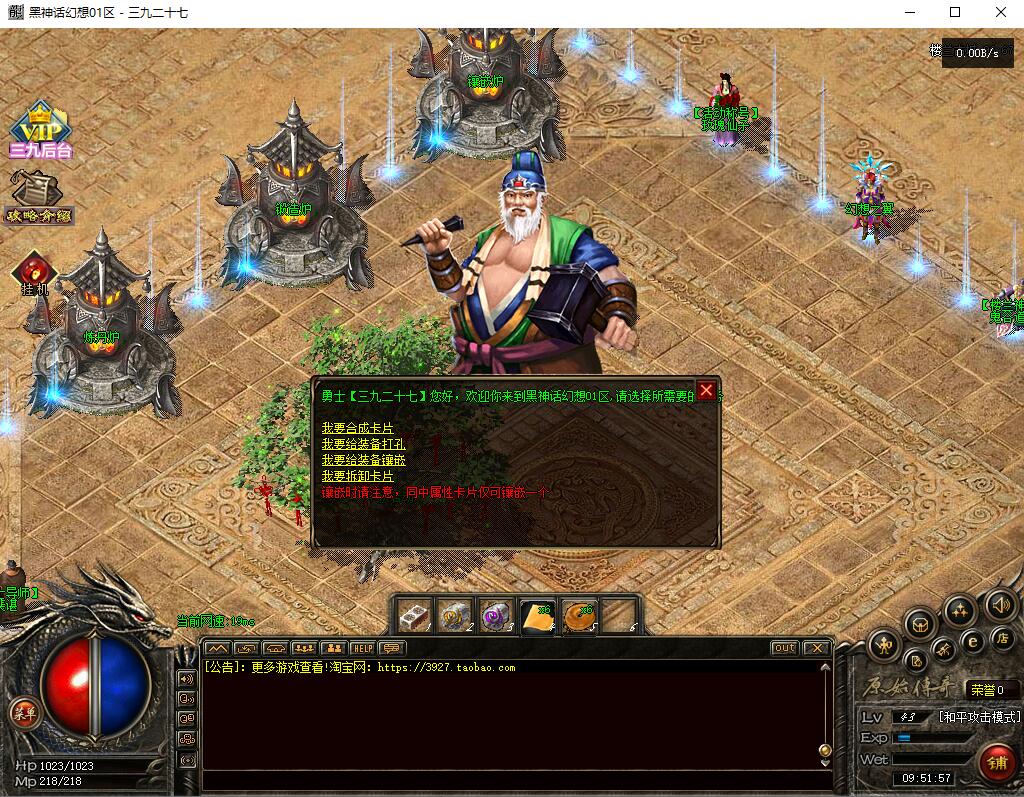The image size is (1024, 797).
Task: Pick the 我要给装备镶嵌 dialogue option
Action: 363,460
